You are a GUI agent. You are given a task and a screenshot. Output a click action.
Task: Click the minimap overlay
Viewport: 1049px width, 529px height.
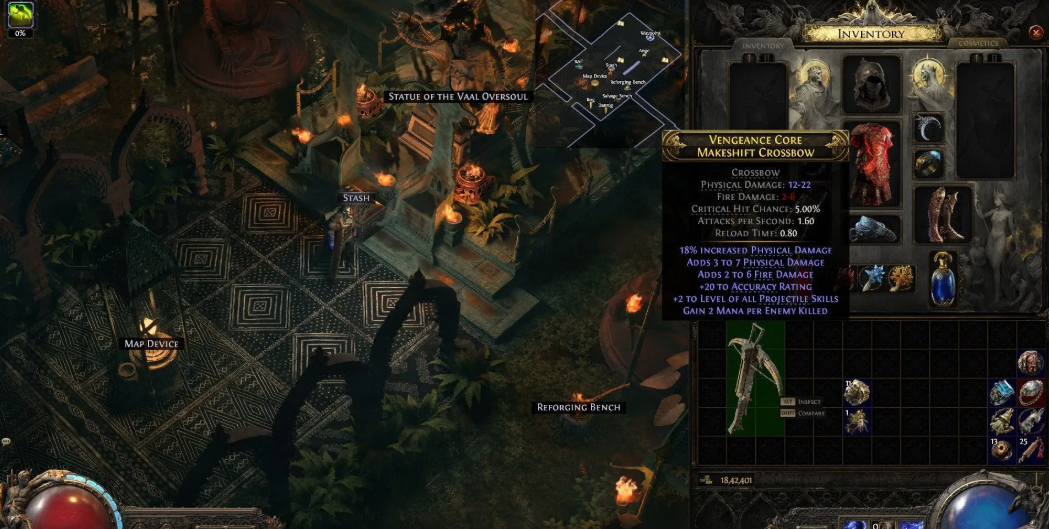point(615,72)
